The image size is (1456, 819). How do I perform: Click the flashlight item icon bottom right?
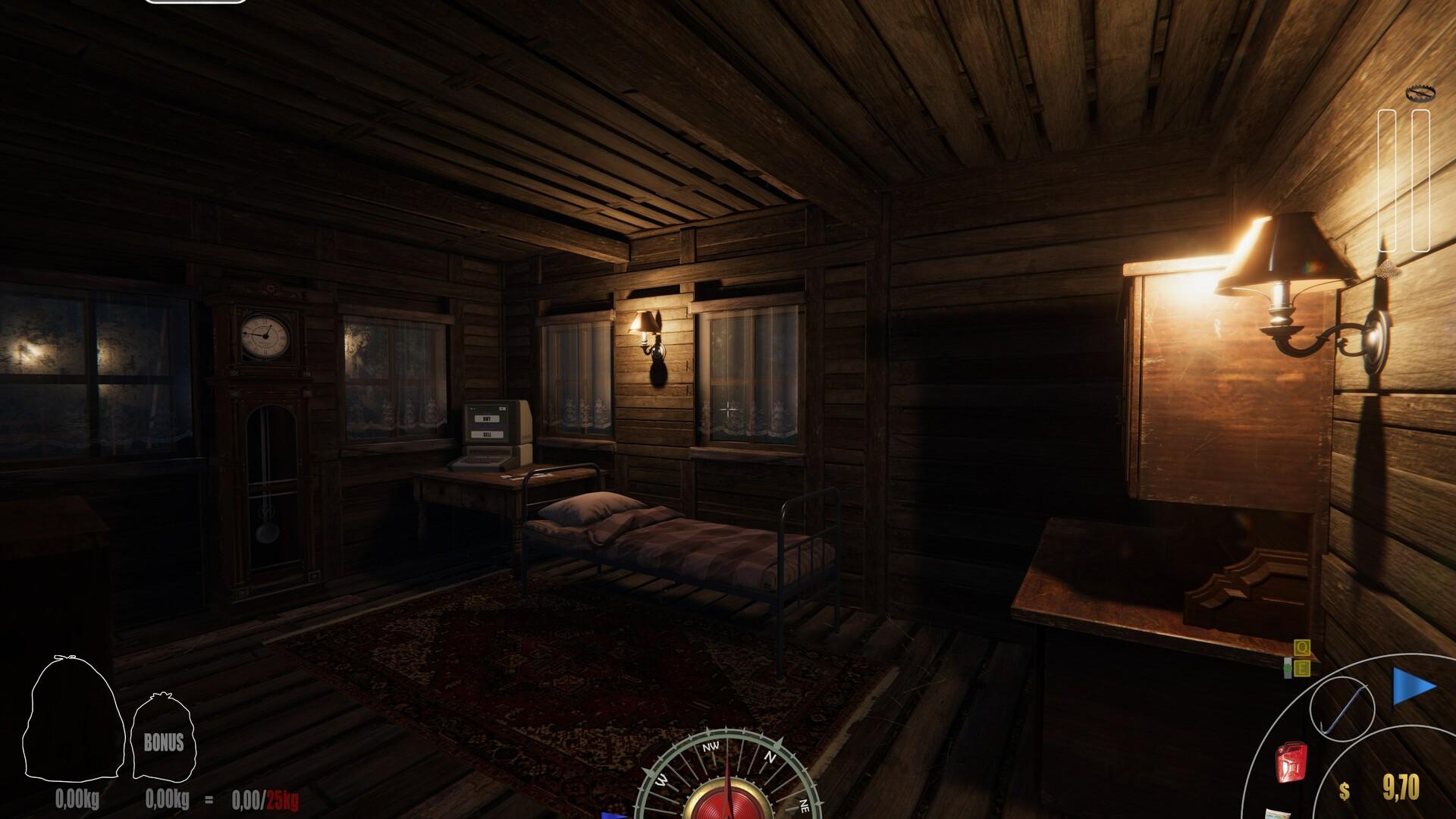(1277, 813)
